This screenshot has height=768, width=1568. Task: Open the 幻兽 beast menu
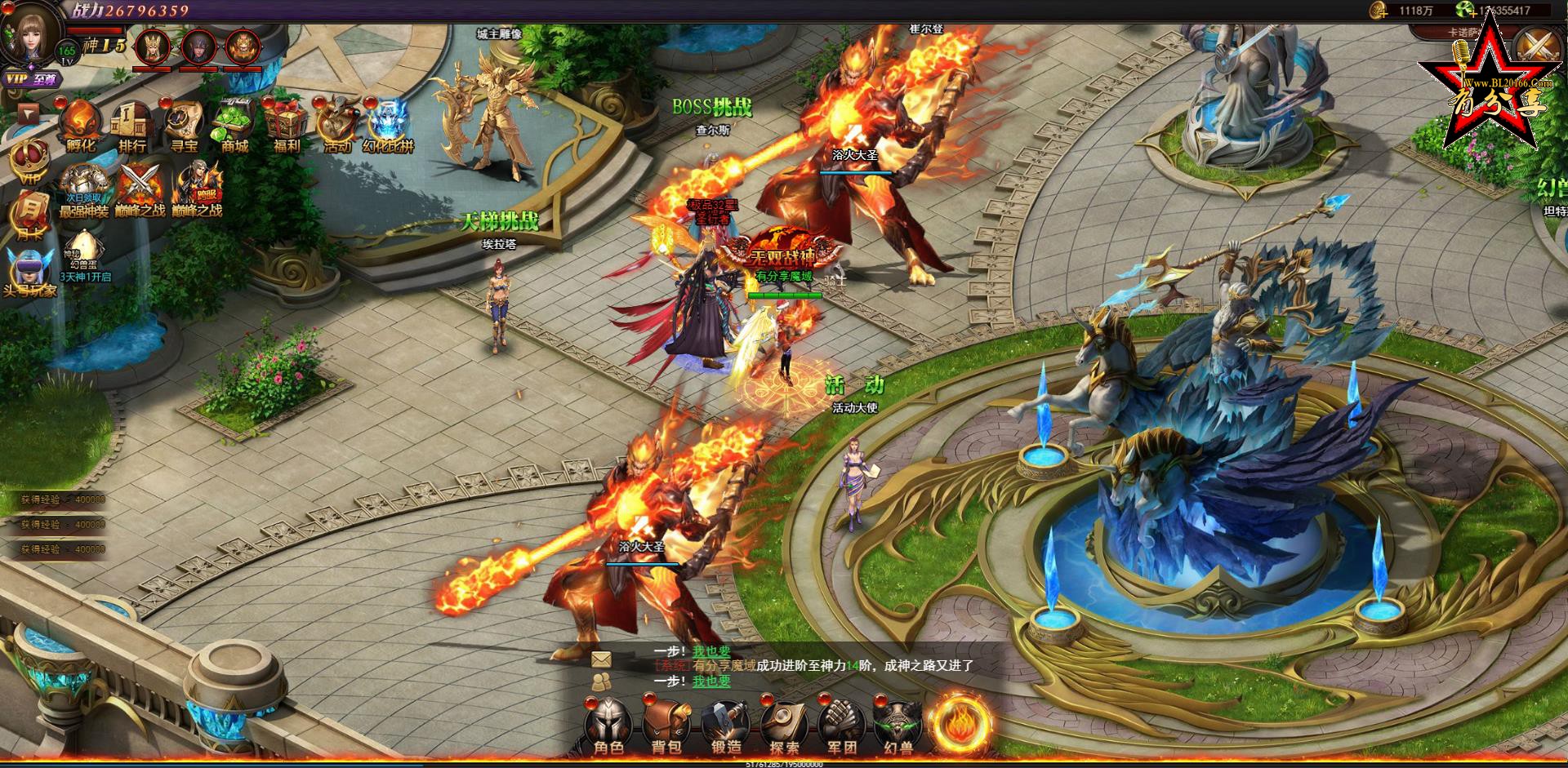coord(898,724)
